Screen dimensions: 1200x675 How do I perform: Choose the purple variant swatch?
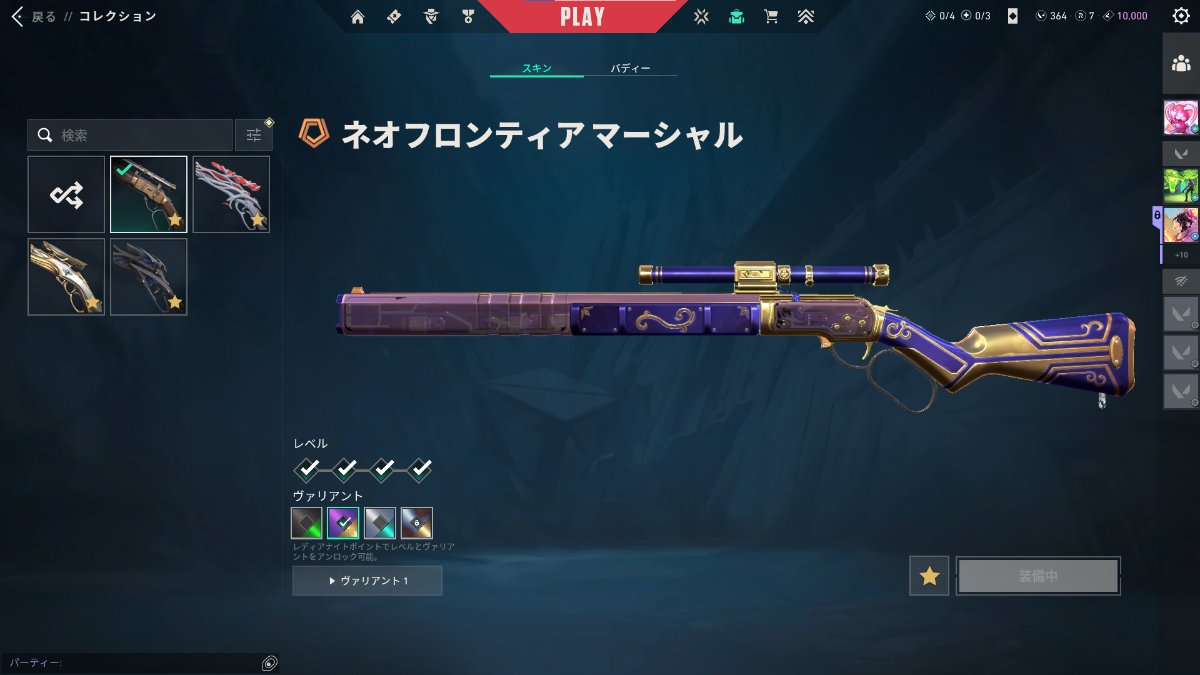(343, 523)
